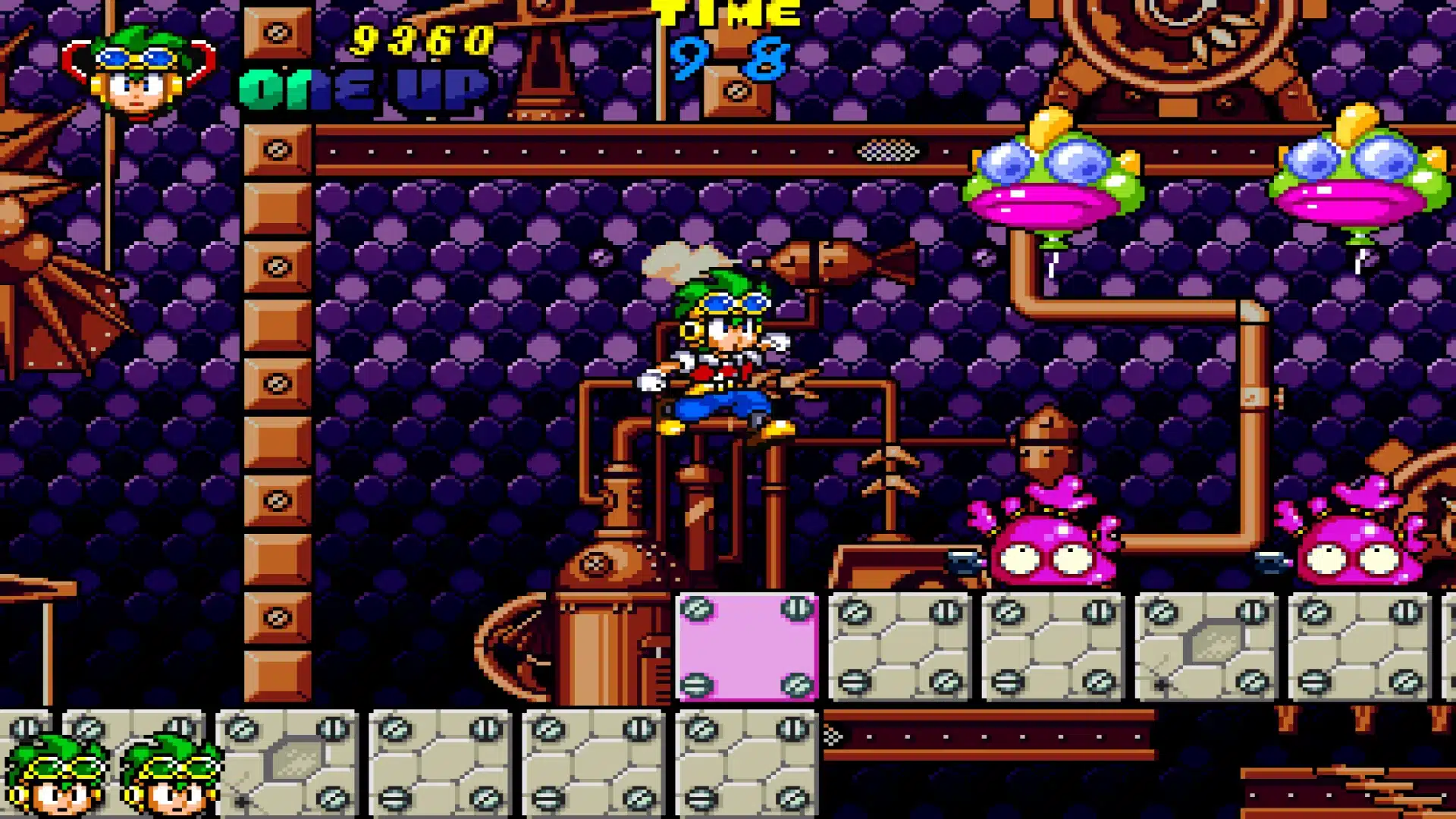This screenshot has width=1456, height=819.
Task: Click the player character head icon in top-left
Action: point(136,72)
